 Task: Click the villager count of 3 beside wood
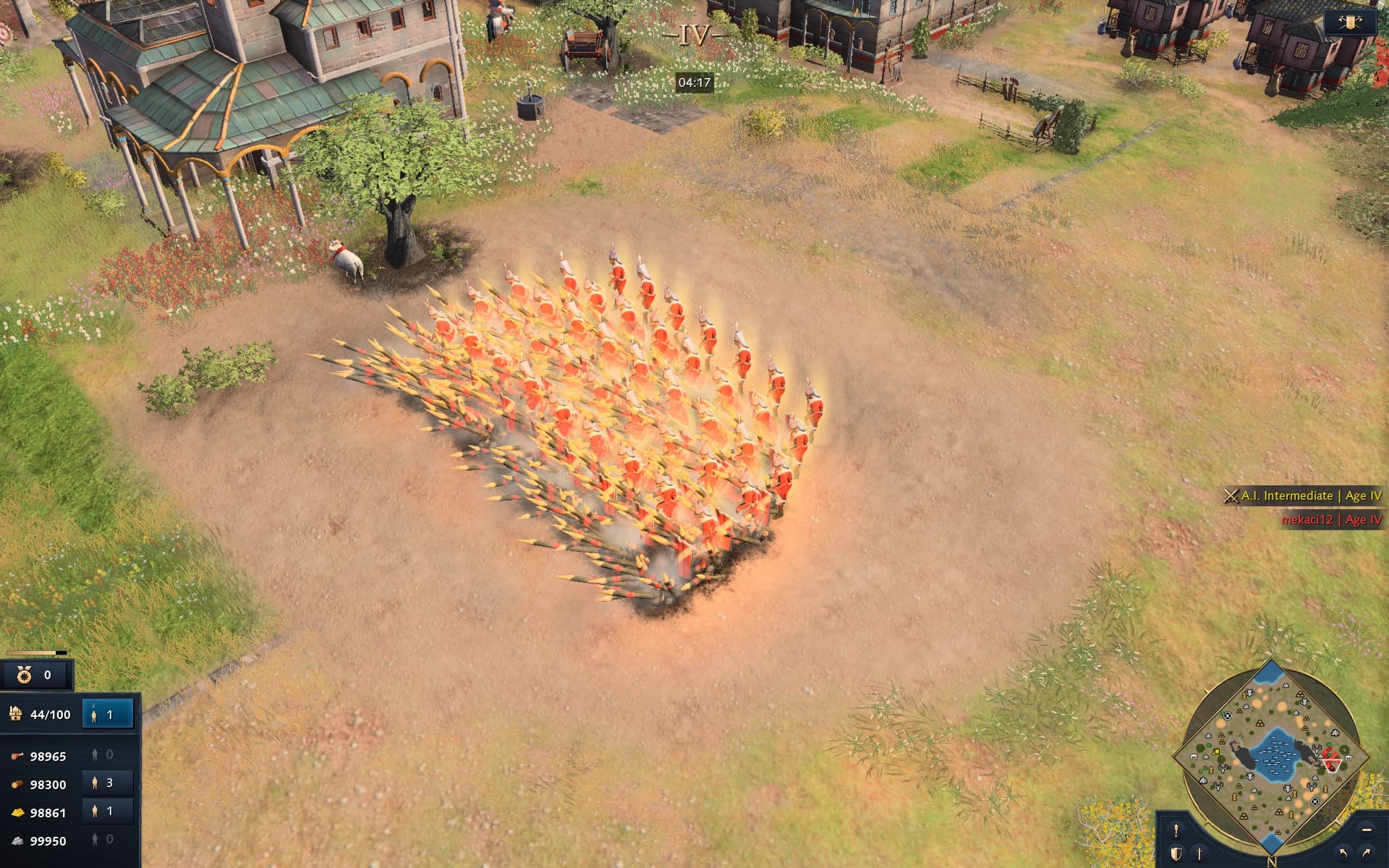pos(107,783)
